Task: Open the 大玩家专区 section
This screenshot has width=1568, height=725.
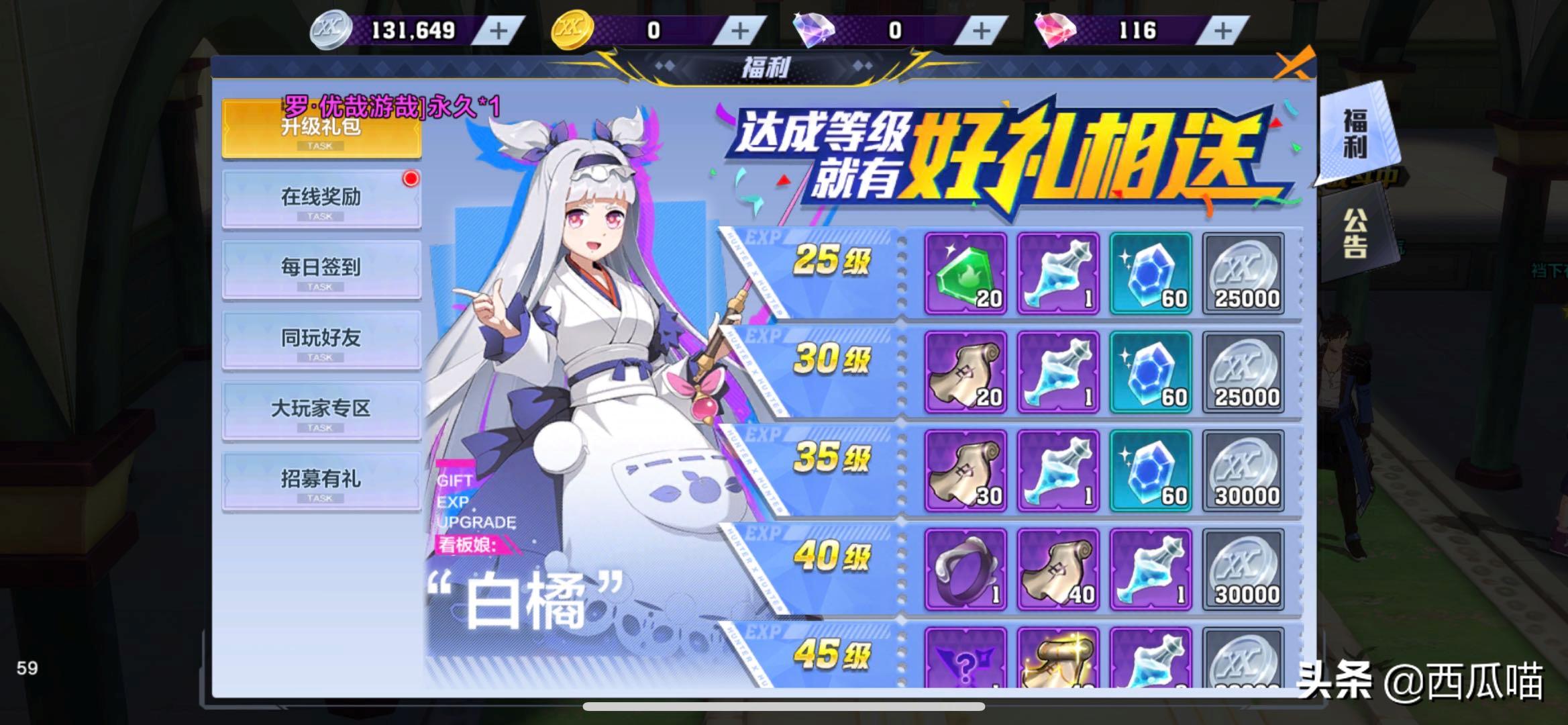Action: tap(321, 409)
